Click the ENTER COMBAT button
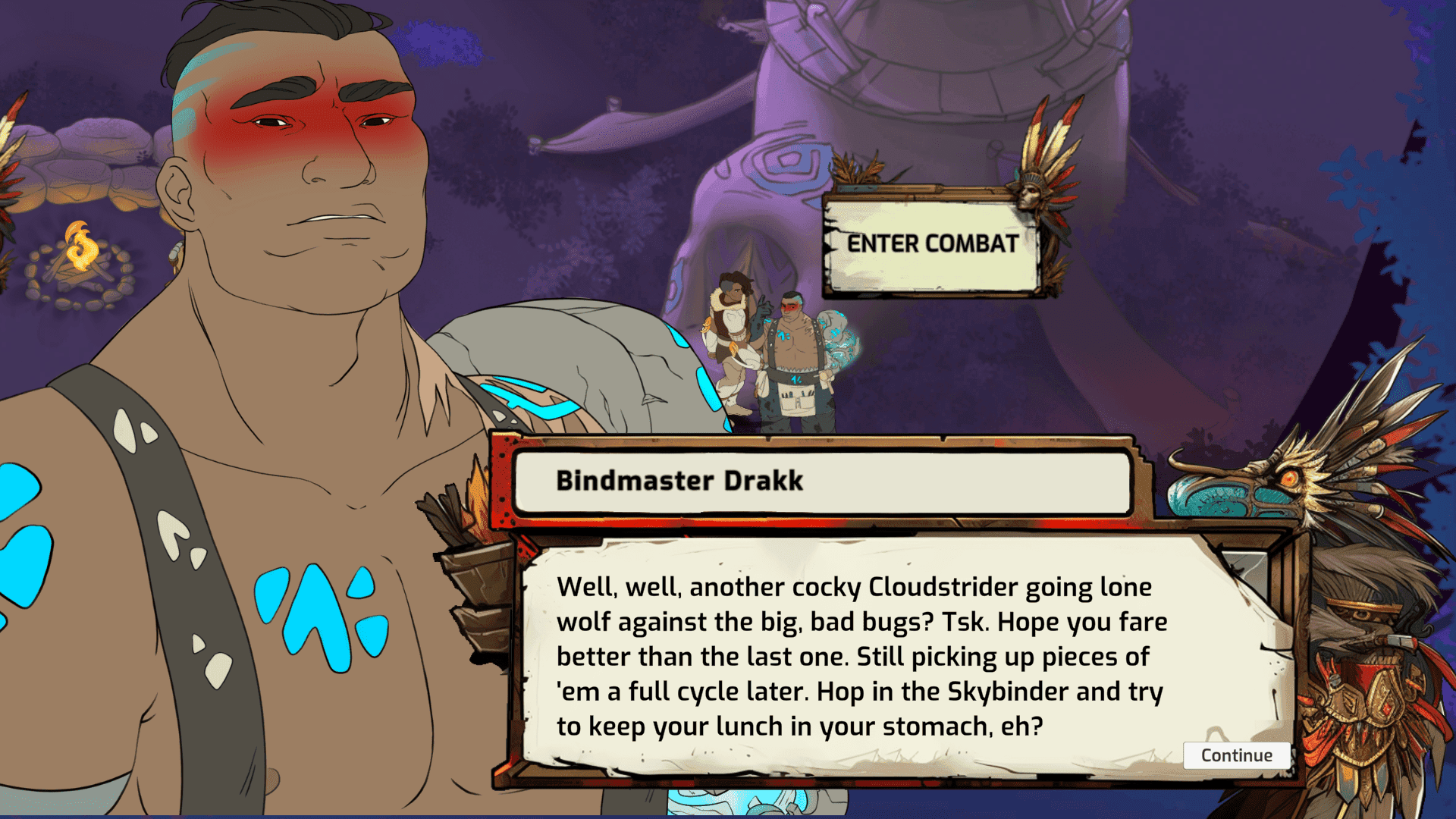Screen dimensions: 1456x819 coord(931,243)
